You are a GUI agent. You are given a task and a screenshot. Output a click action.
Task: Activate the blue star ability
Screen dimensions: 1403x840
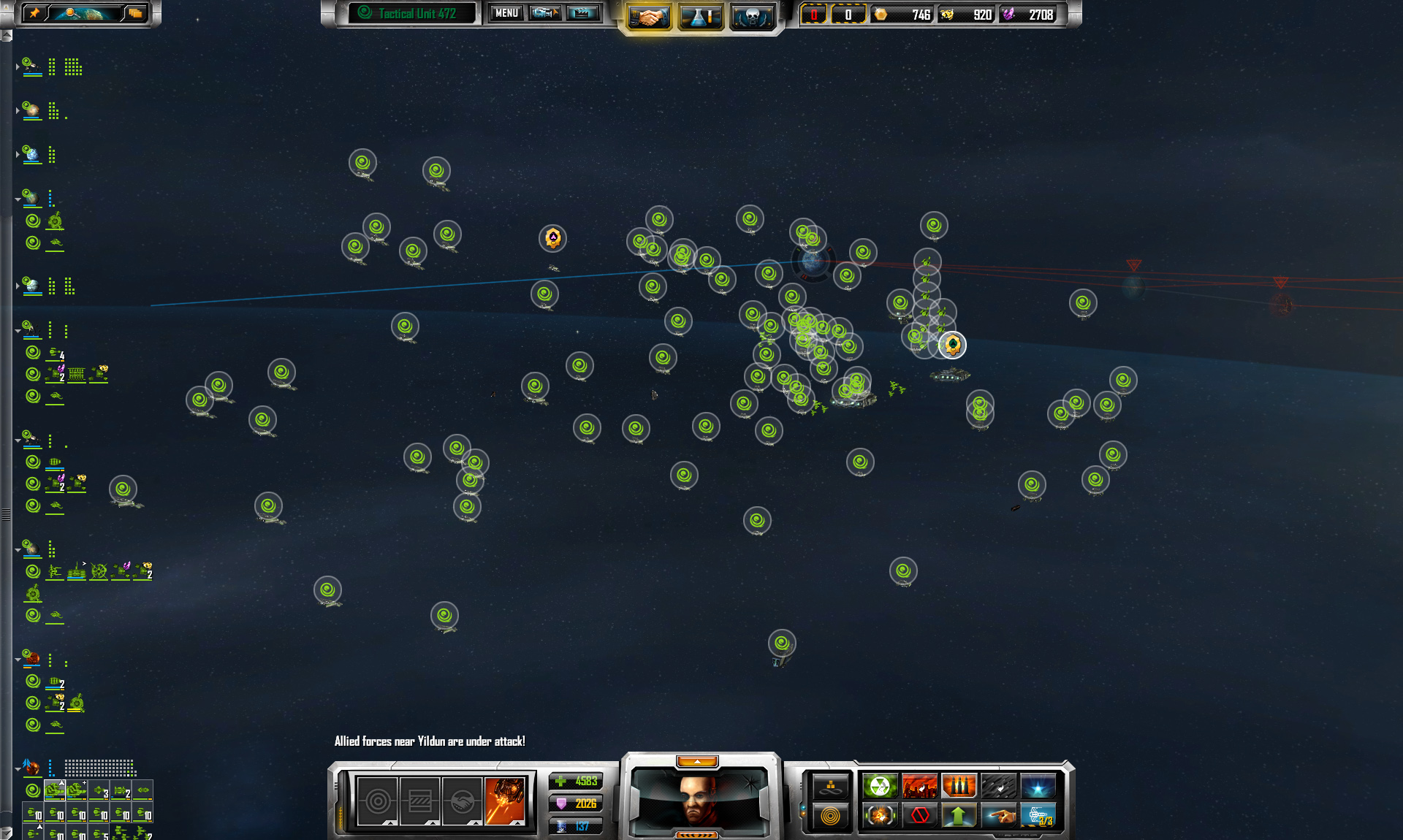[1038, 786]
